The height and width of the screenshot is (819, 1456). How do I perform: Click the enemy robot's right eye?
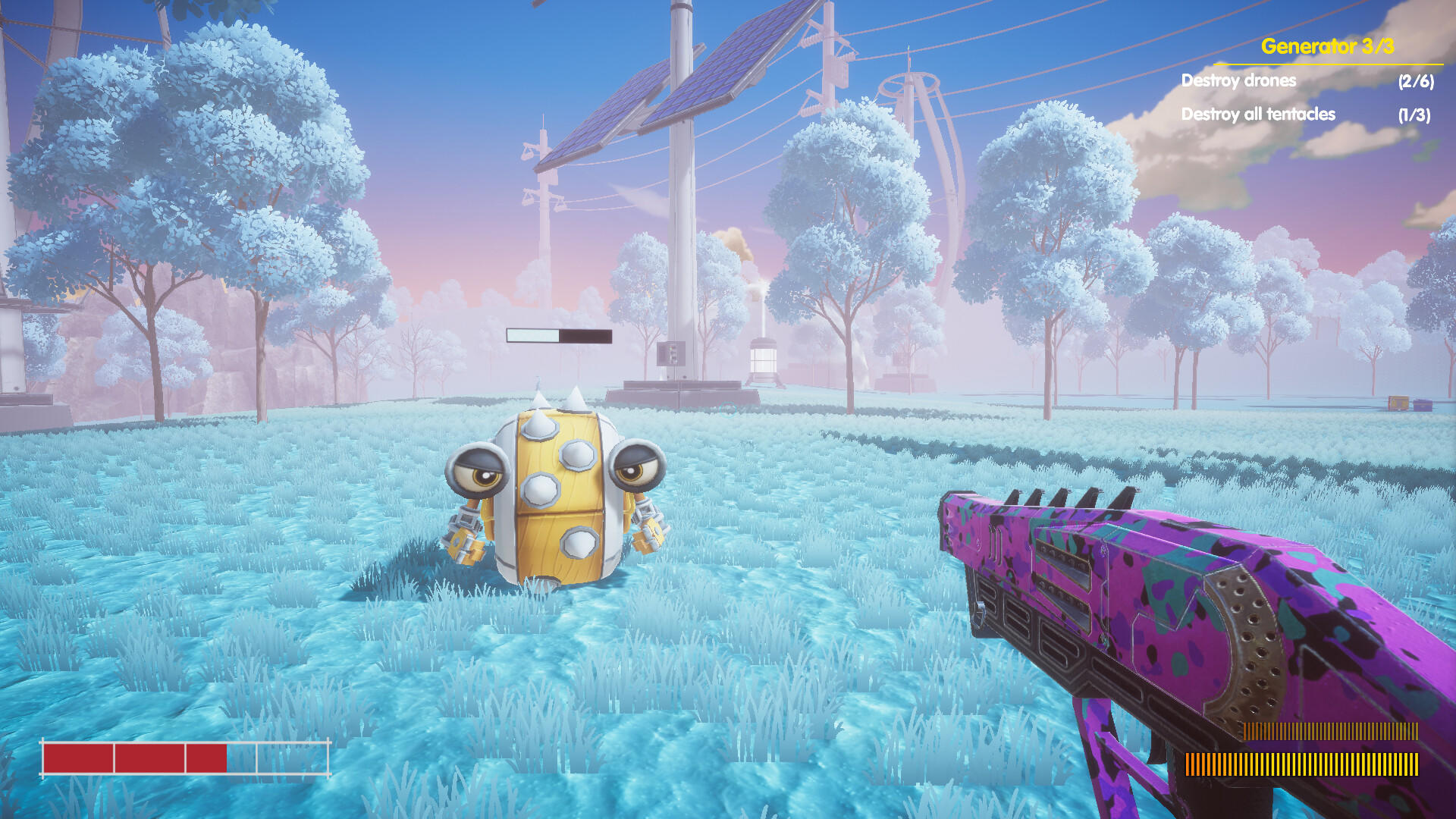633,470
